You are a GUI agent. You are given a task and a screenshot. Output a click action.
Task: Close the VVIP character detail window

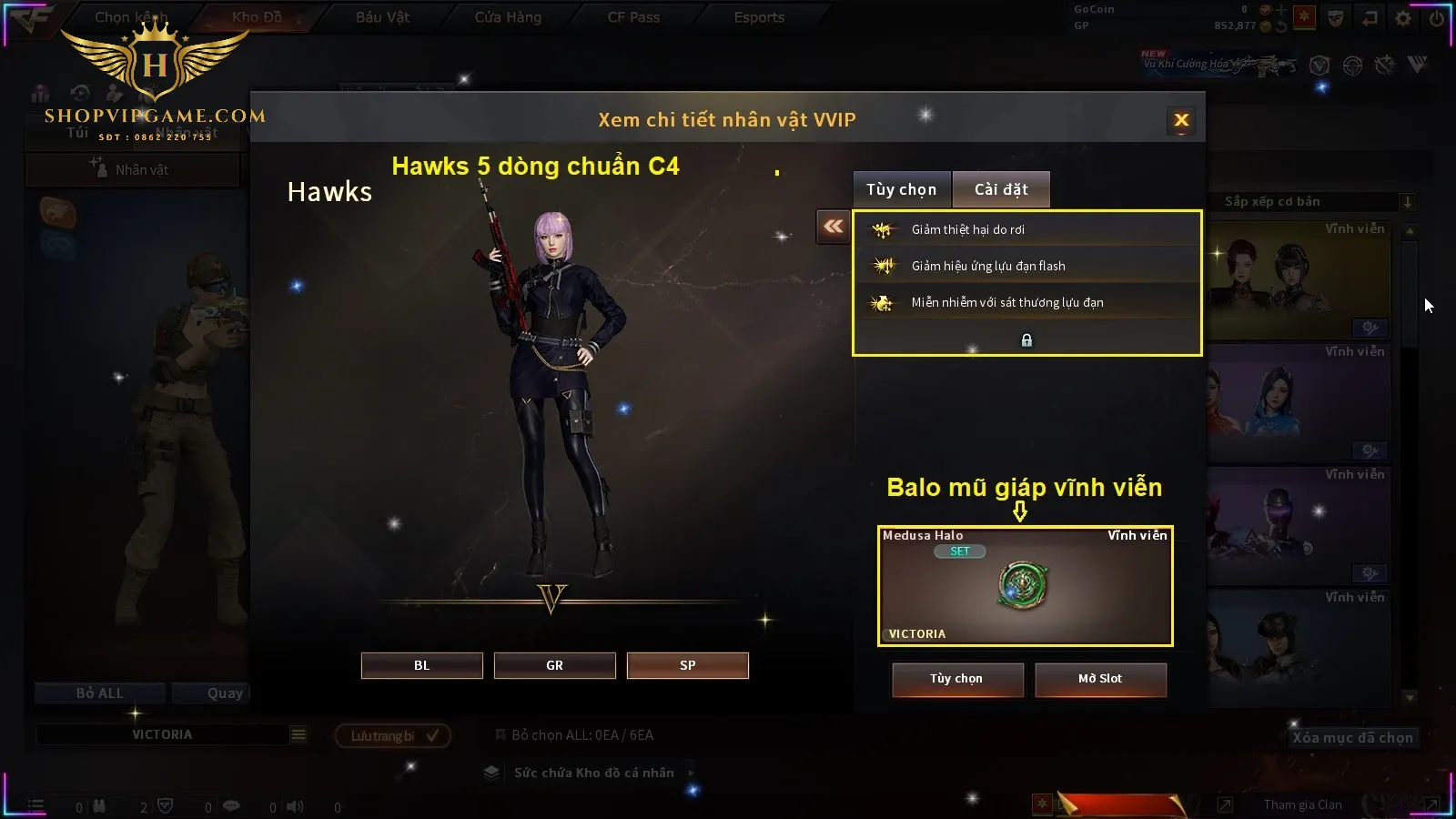pyautogui.click(x=1181, y=120)
